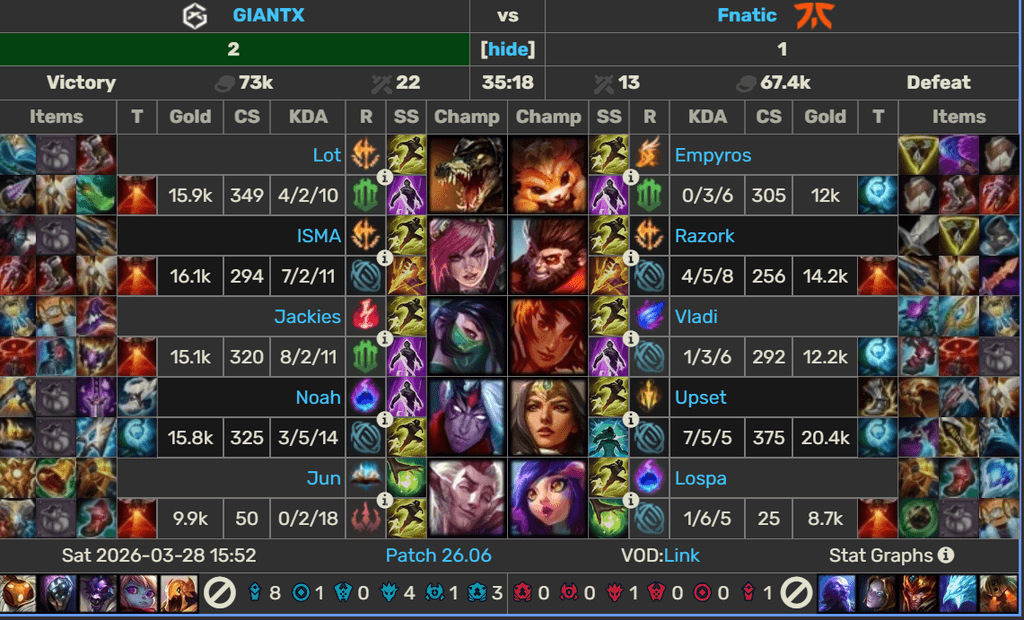Open the Fnatic team link
The image size is (1024, 620).
747,15
